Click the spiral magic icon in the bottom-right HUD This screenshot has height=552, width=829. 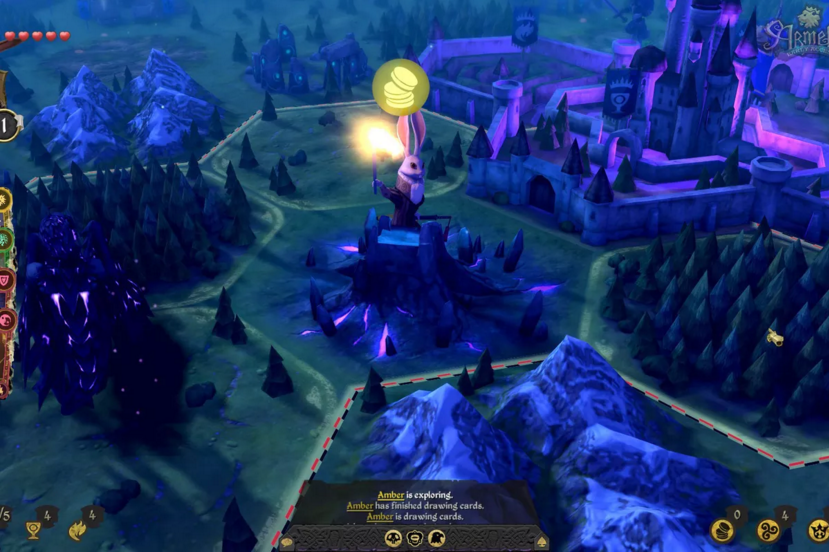click(x=770, y=530)
